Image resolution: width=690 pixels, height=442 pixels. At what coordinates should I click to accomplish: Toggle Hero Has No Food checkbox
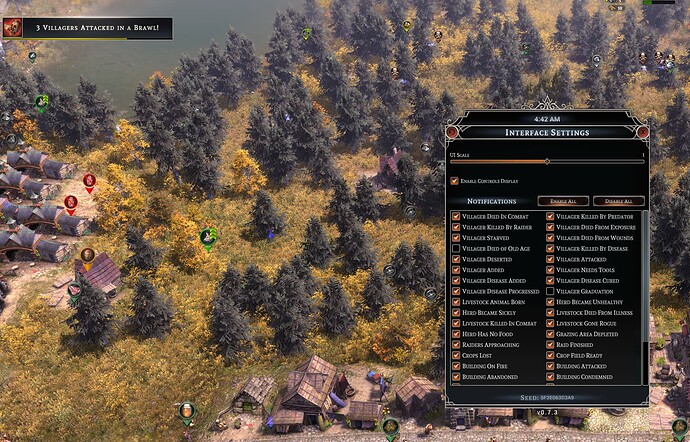coord(456,334)
